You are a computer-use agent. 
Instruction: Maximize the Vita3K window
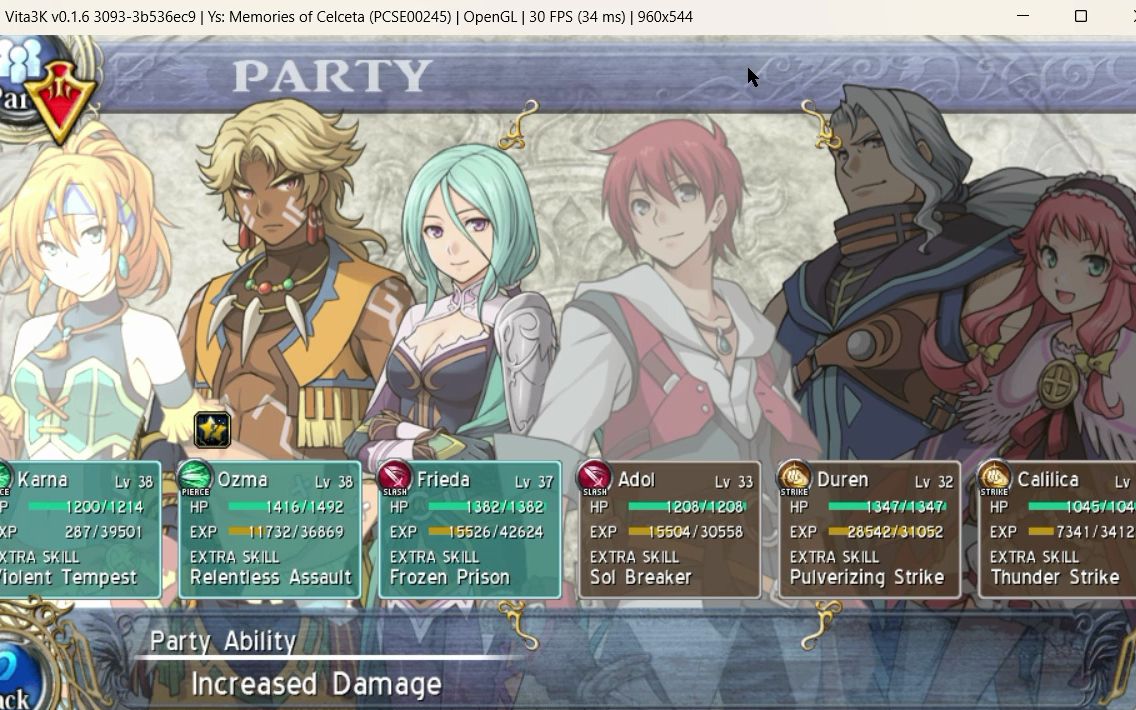tap(1080, 16)
